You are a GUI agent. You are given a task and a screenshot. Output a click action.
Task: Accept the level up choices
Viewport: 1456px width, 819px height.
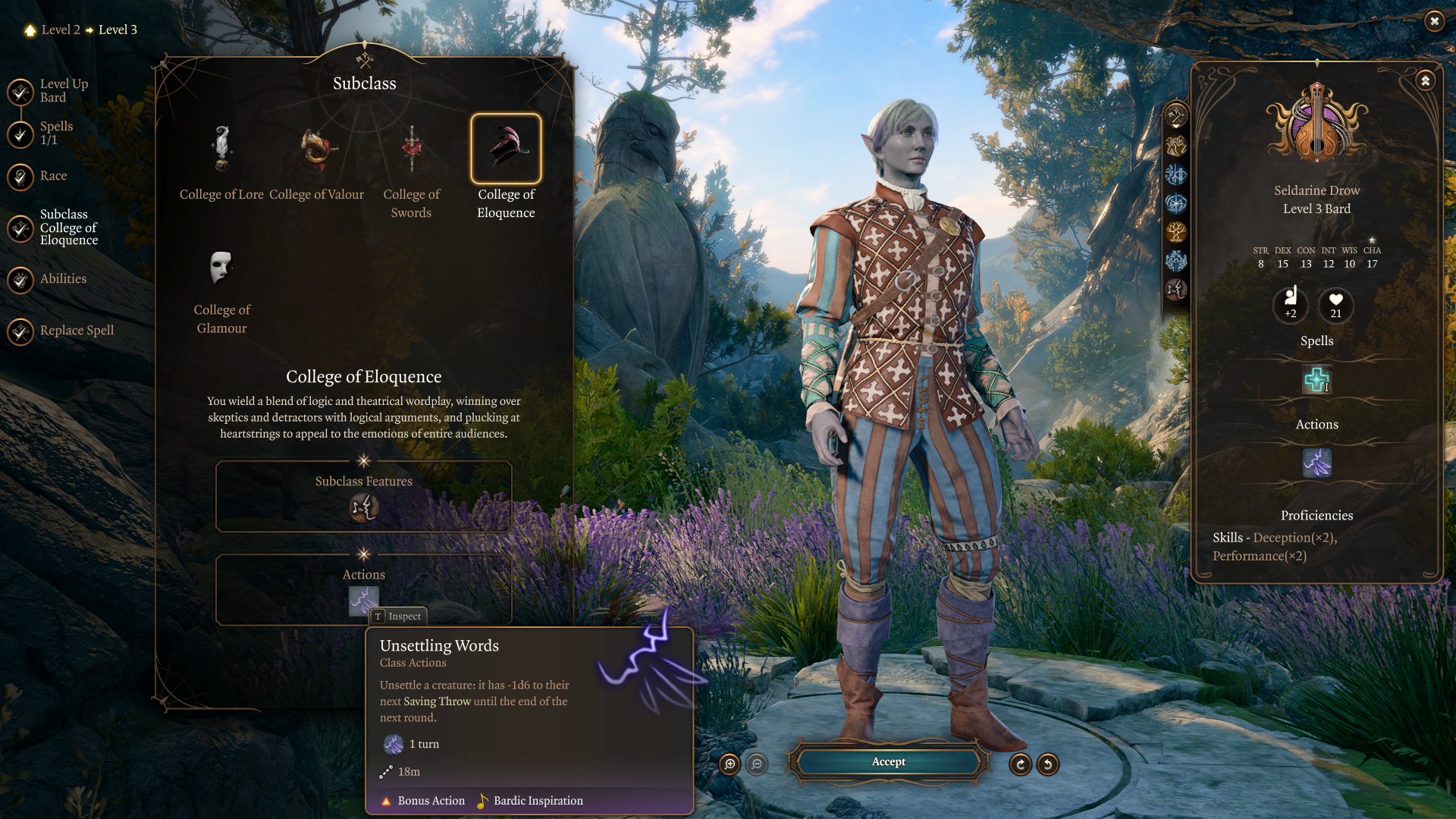pyautogui.click(x=888, y=762)
